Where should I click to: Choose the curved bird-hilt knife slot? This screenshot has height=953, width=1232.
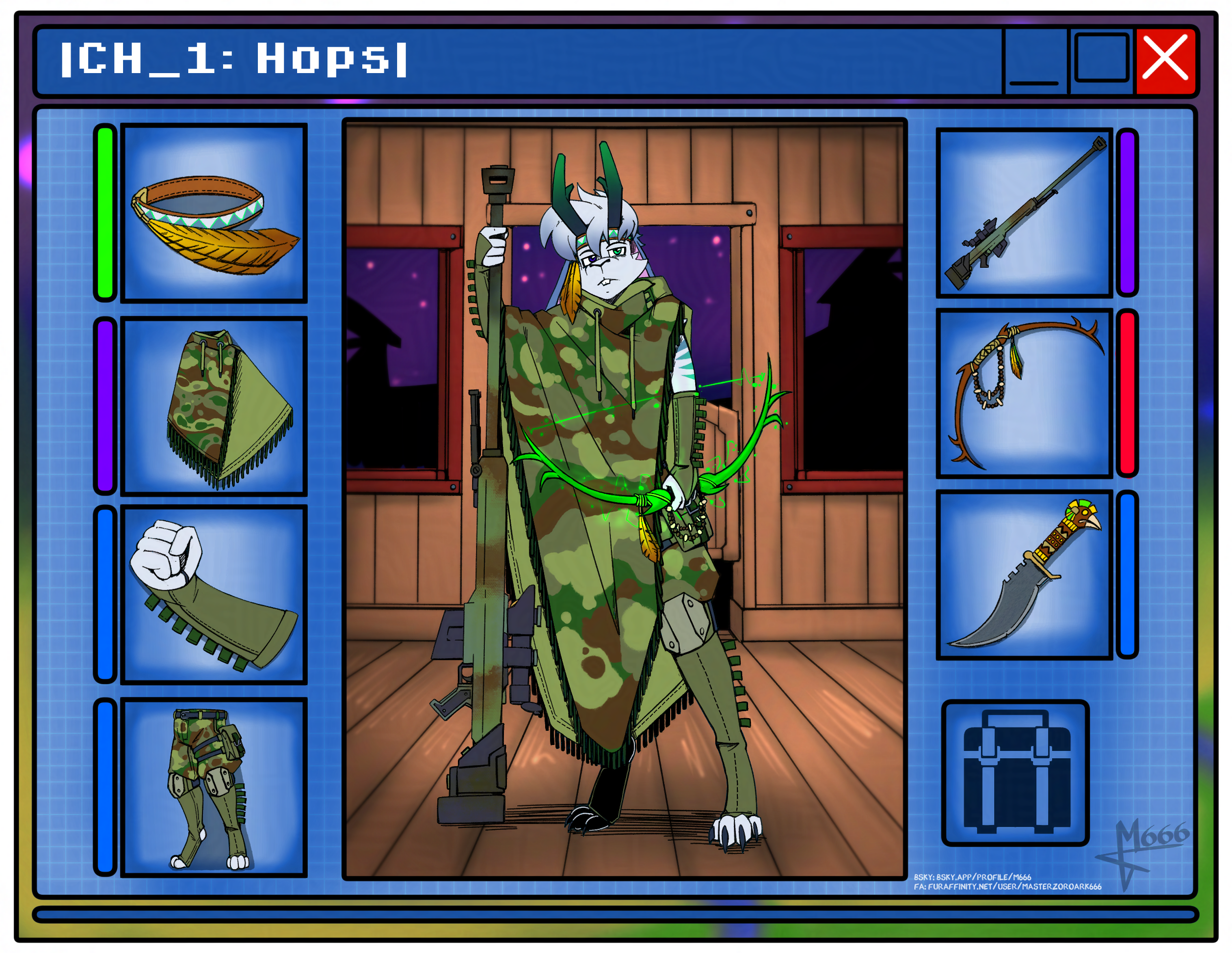(1024, 575)
